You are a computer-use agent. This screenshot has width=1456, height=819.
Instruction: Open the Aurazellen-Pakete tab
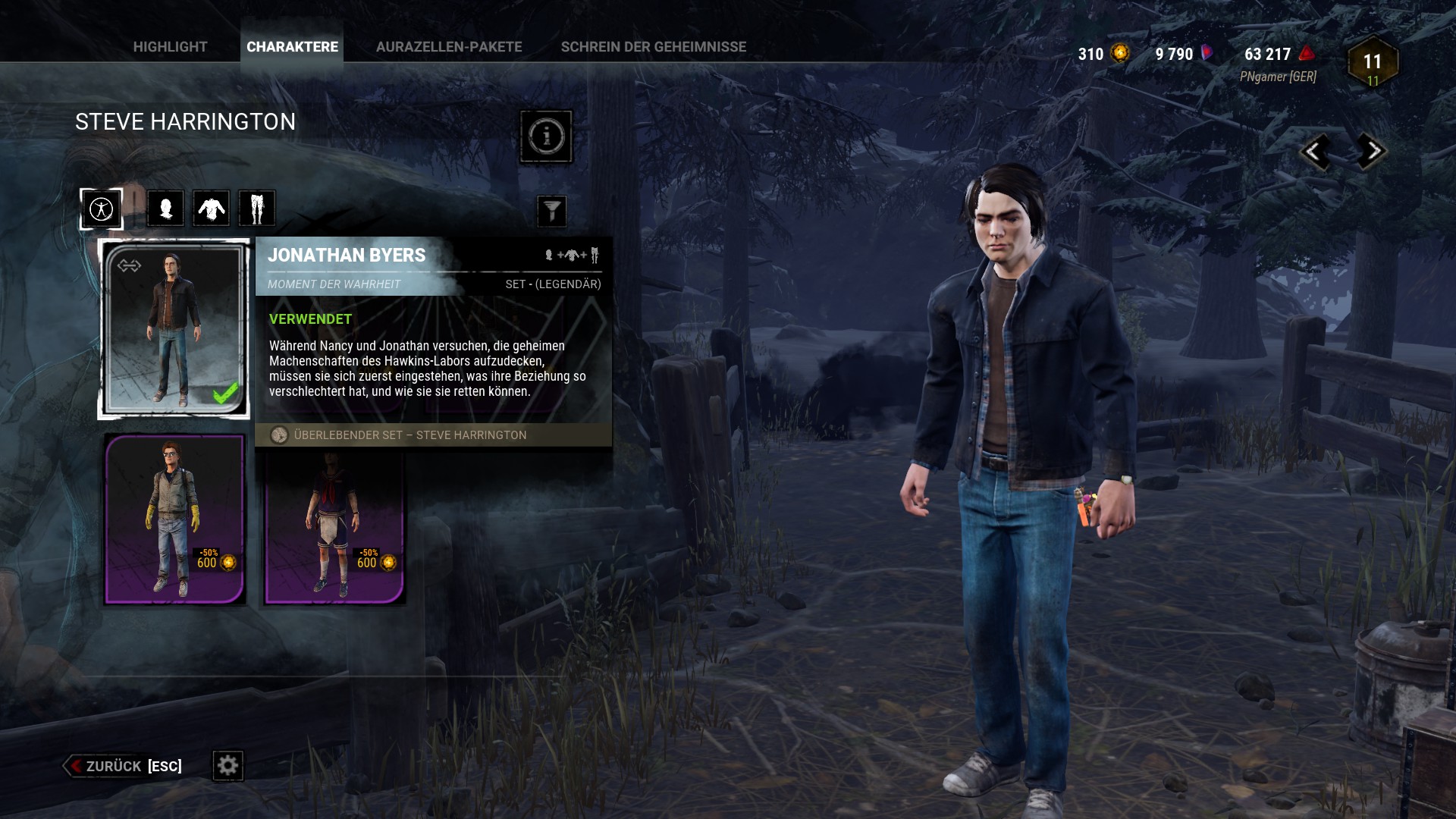click(x=449, y=47)
